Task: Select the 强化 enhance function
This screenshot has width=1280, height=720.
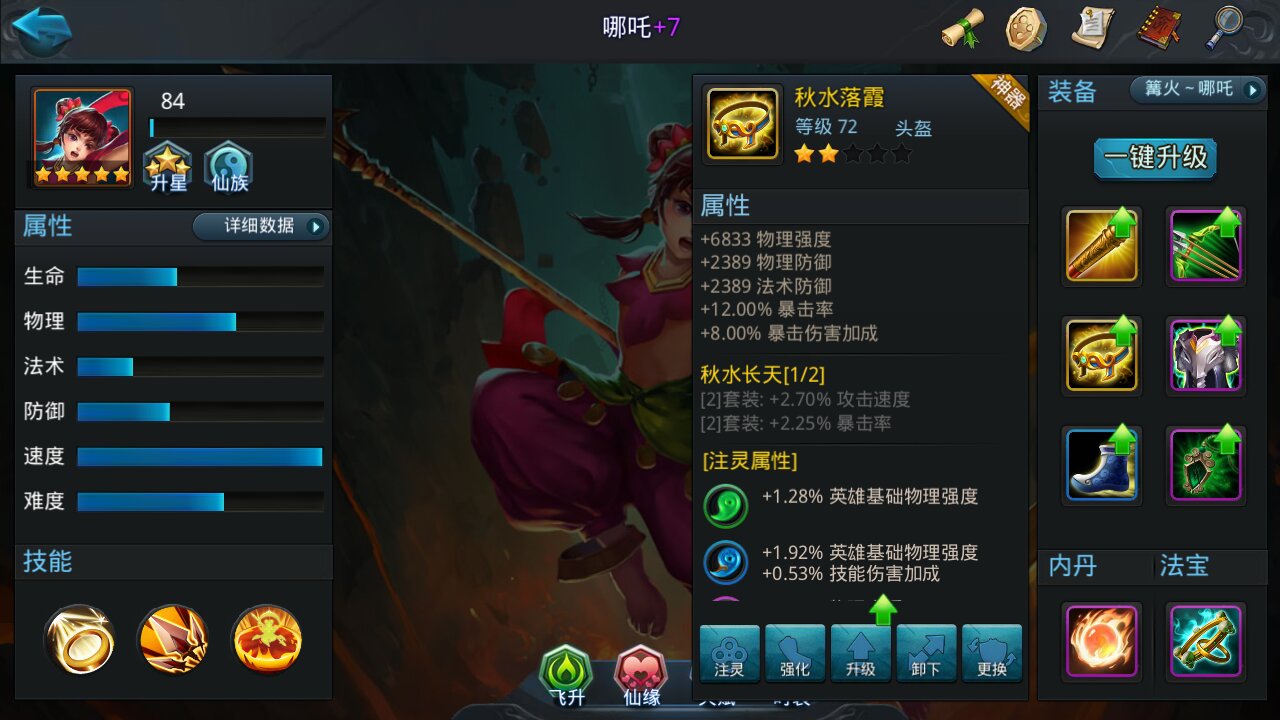Action: click(x=795, y=653)
